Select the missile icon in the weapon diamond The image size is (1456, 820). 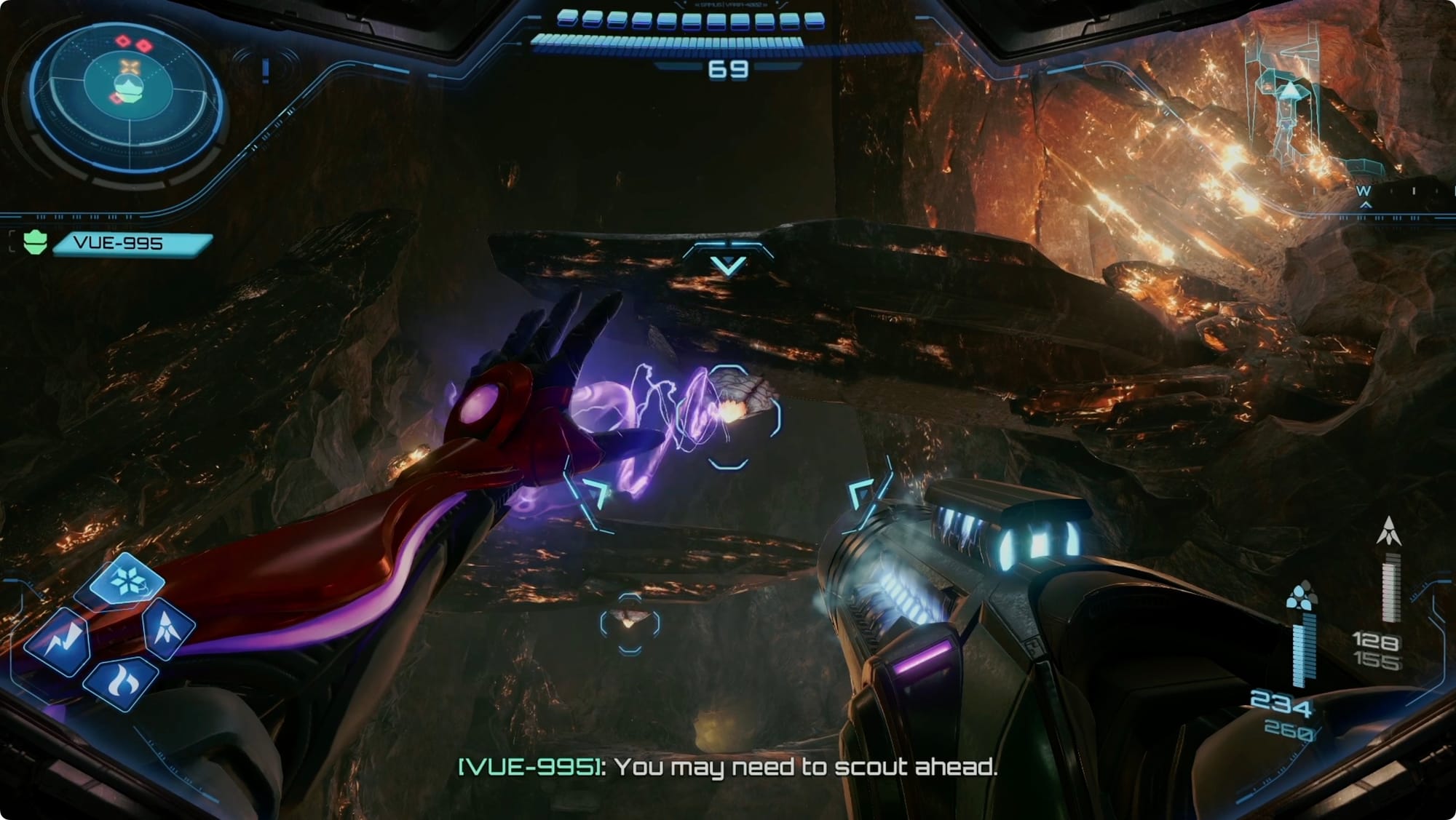click(168, 628)
